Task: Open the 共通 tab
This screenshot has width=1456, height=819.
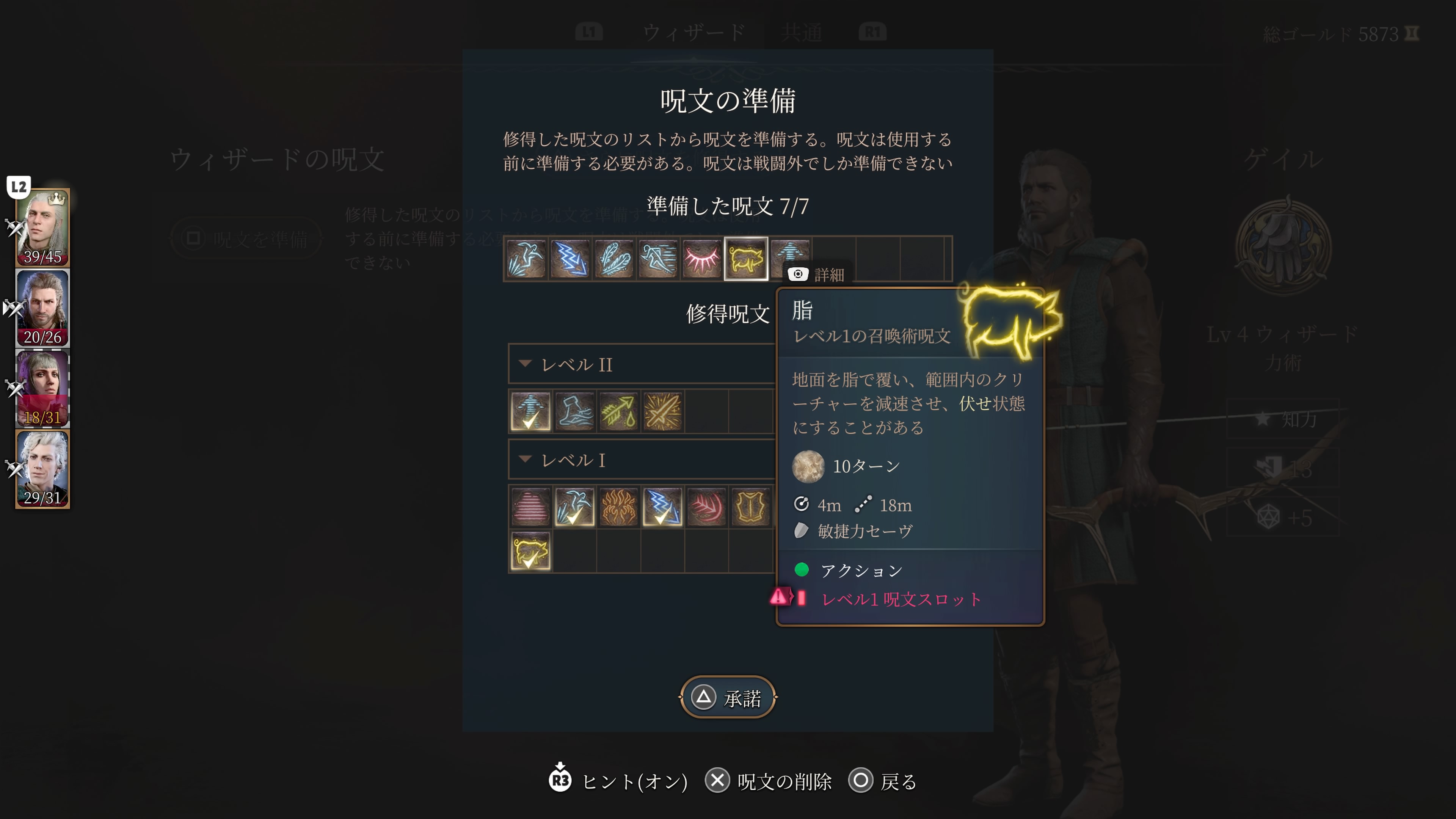Action: tap(800, 31)
